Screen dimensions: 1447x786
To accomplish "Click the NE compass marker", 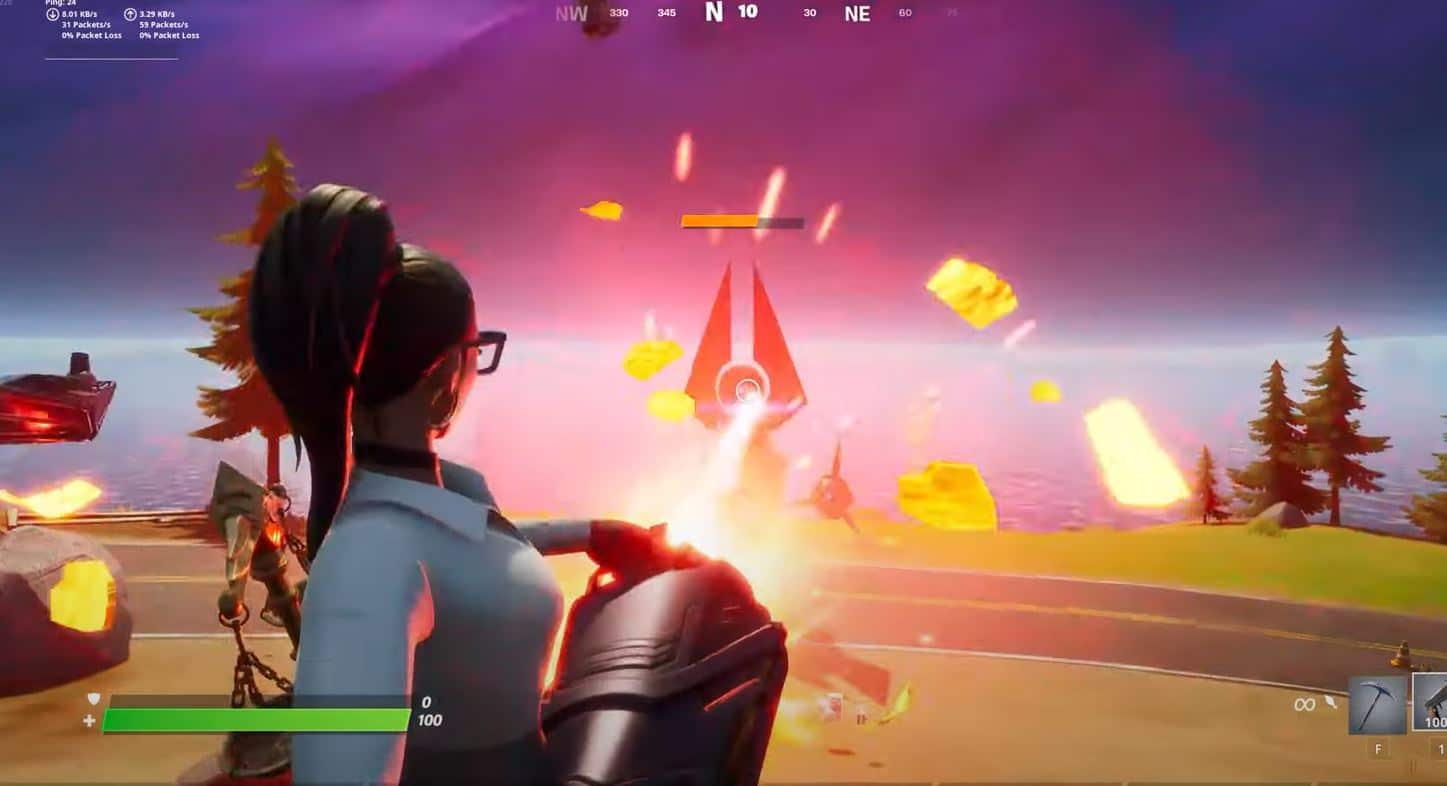I will pyautogui.click(x=857, y=13).
